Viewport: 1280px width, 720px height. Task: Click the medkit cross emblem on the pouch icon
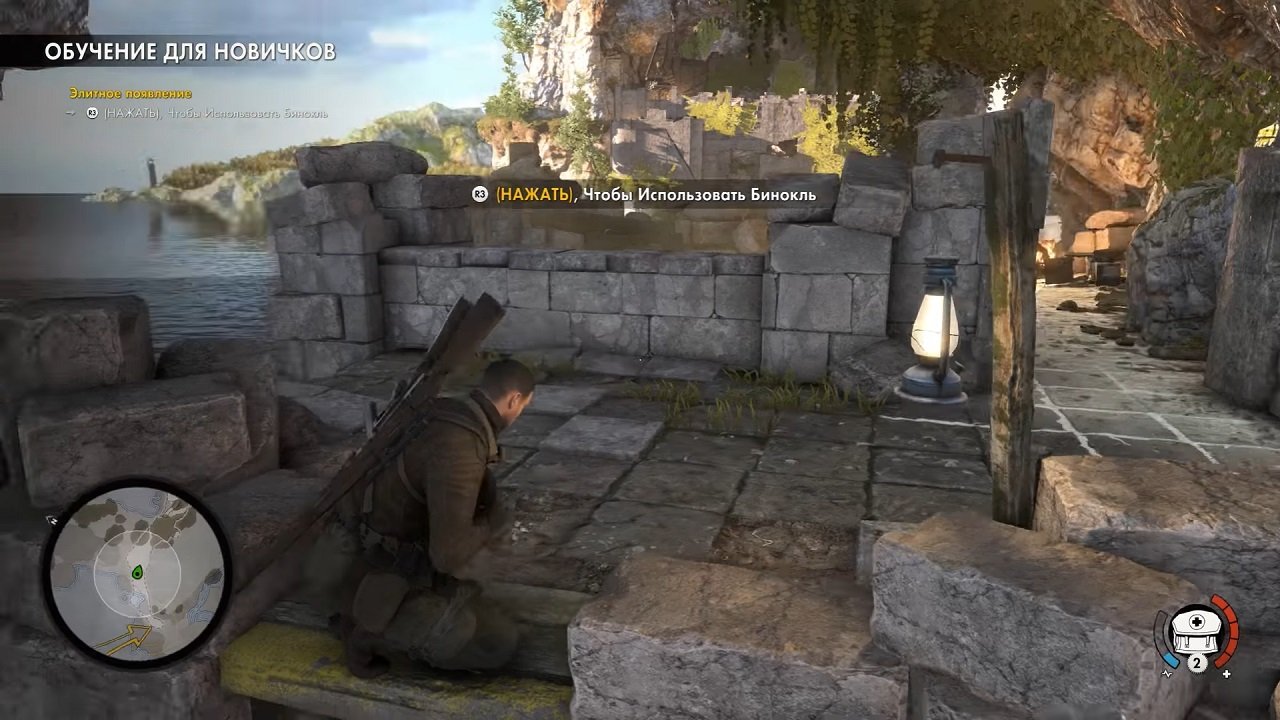[x=1197, y=621]
